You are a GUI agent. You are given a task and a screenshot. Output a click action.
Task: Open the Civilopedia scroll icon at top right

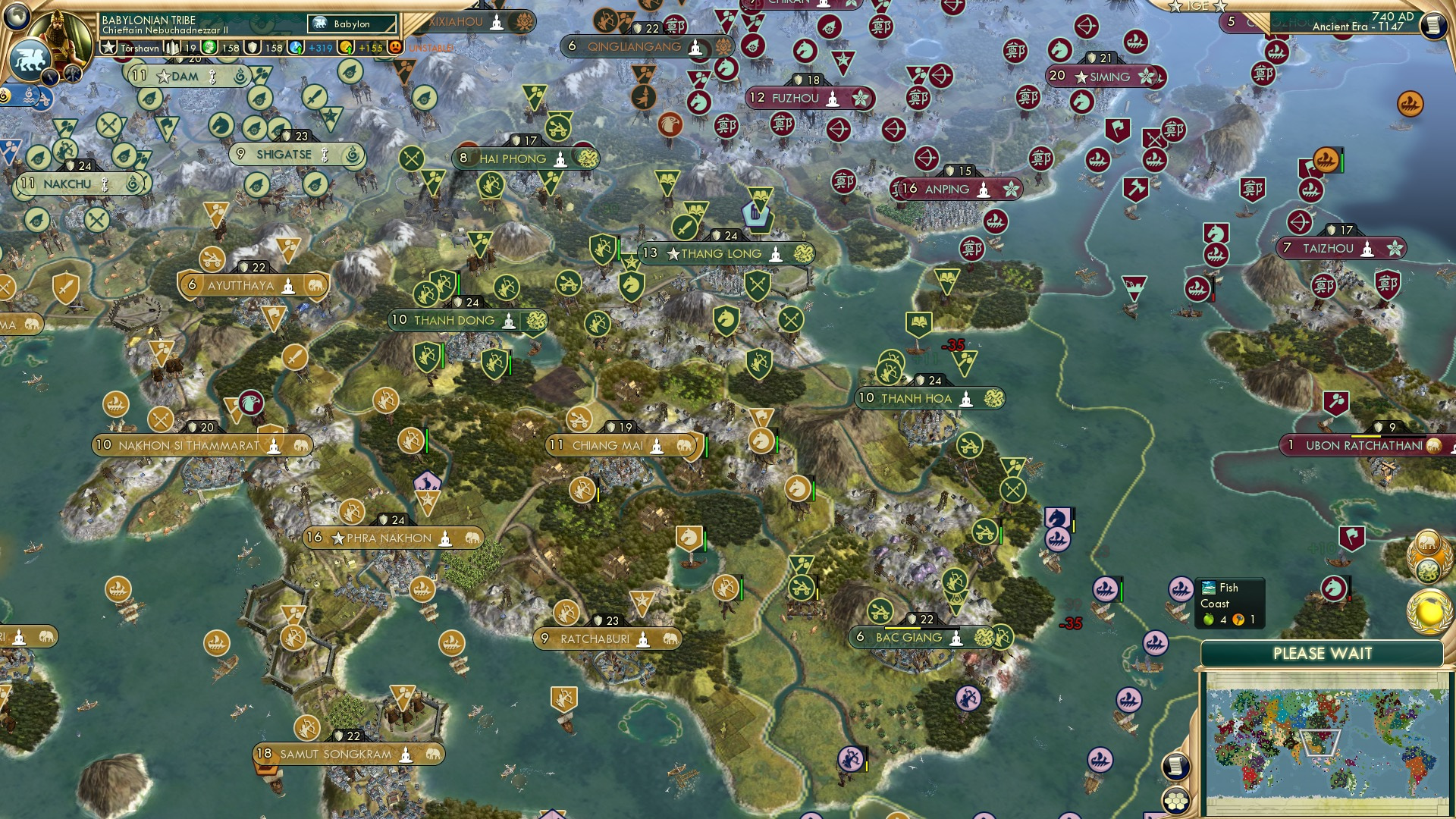click(x=1435, y=25)
